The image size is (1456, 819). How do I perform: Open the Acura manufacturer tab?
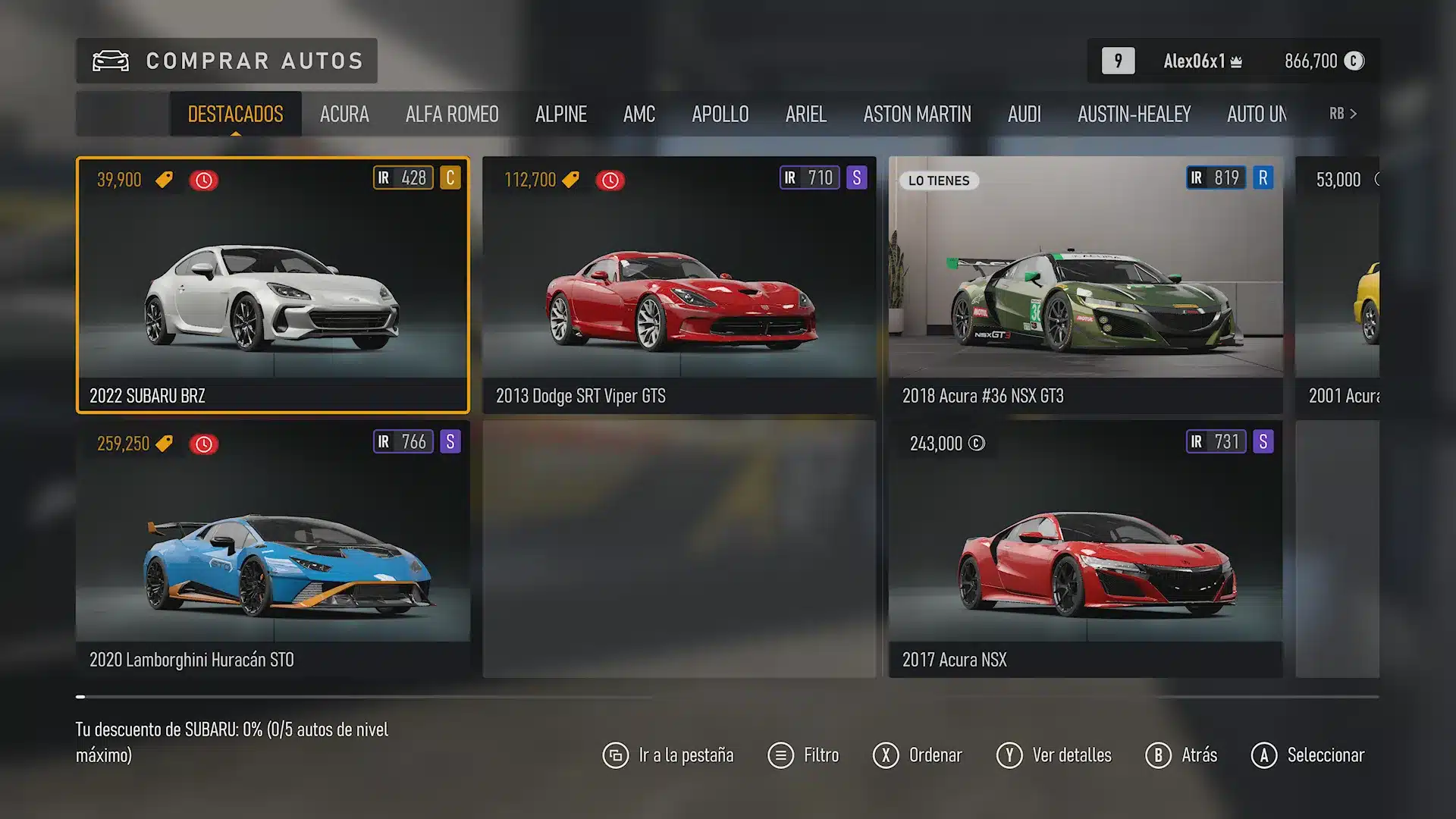(344, 114)
